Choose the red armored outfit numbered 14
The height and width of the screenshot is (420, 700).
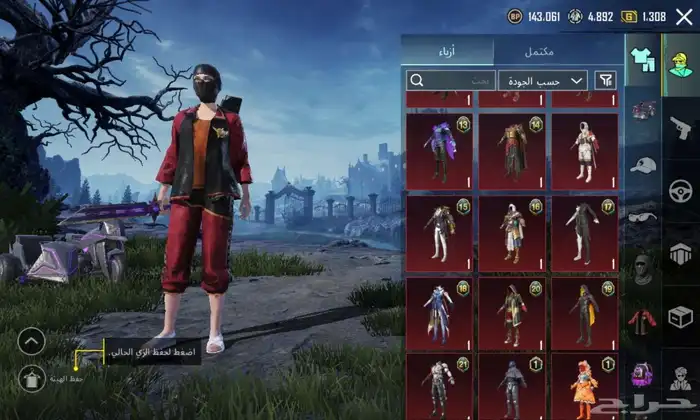tap(512, 151)
